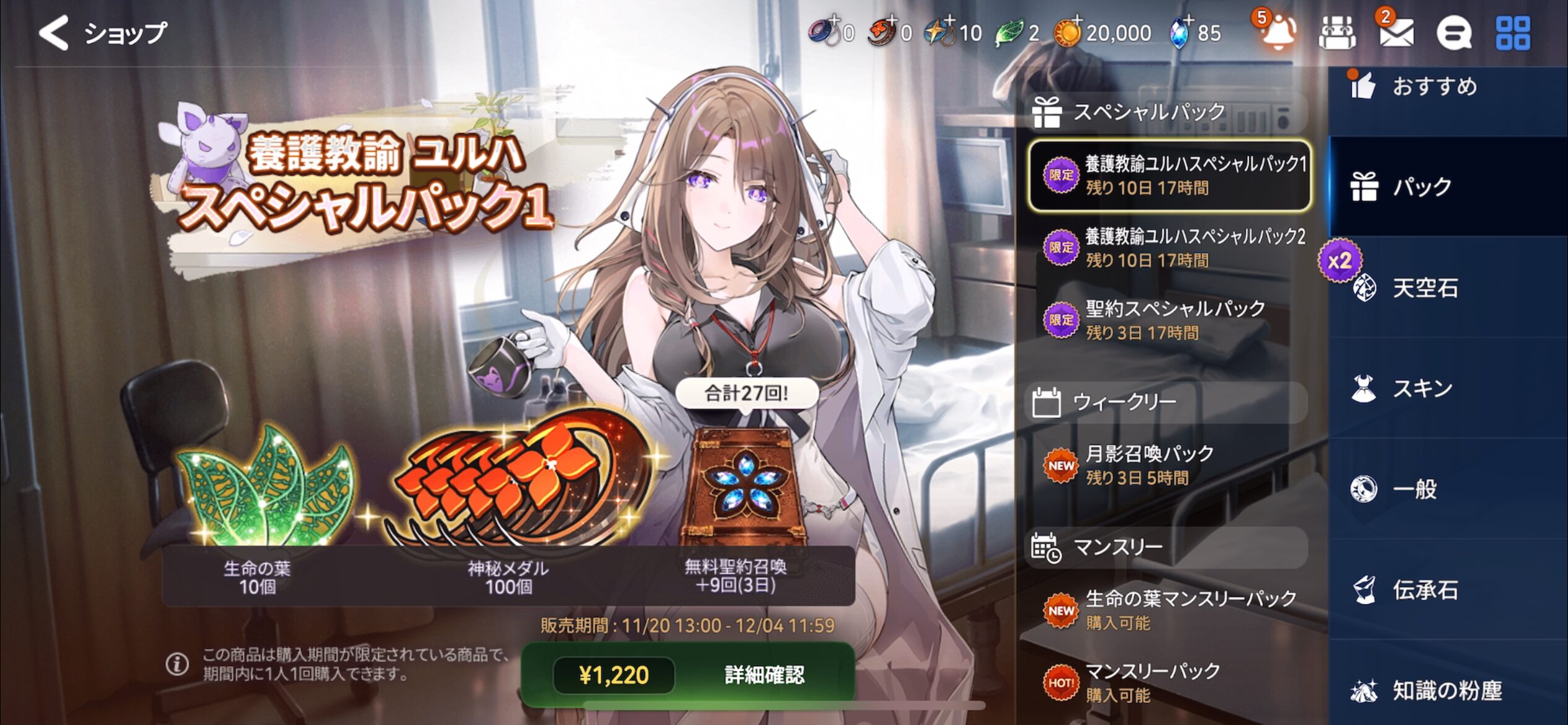Choose the 聖約スペシャルパック entry
Viewport: 1568px width, 725px height.
coord(1169,320)
